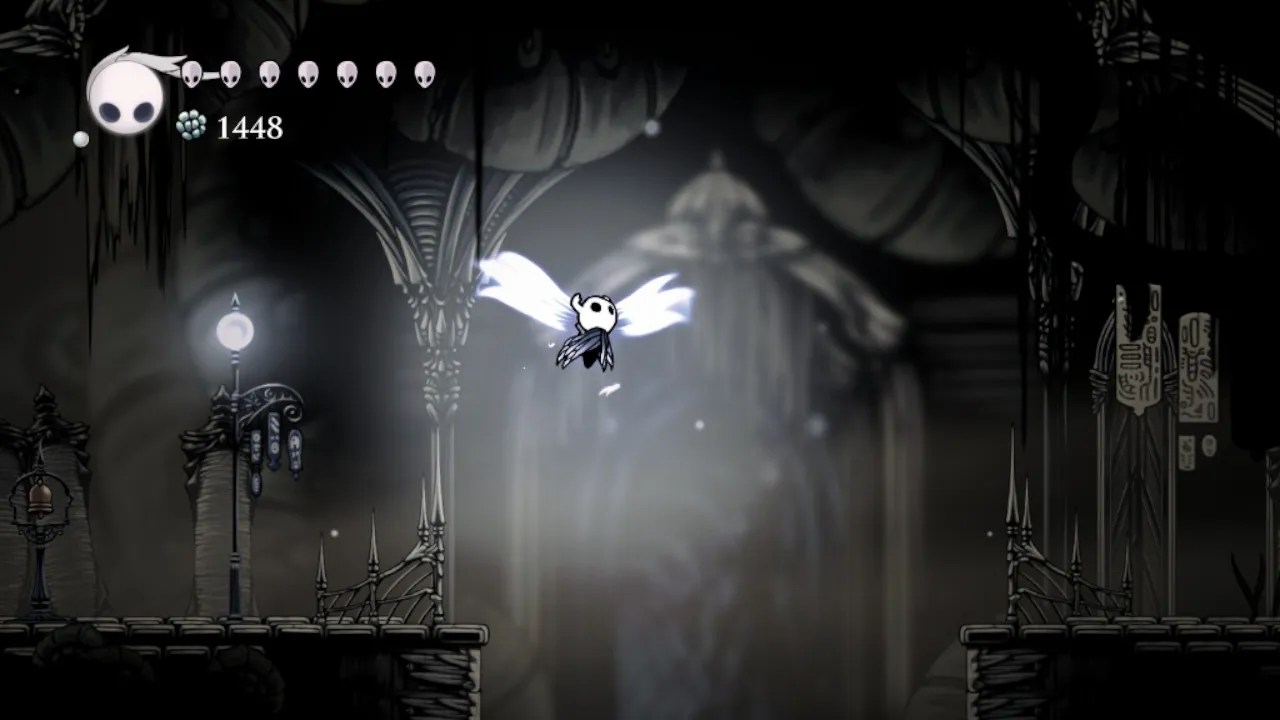Toggle the glowing street lamp
The width and height of the screenshot is (1280, 720).
[233, 330]
